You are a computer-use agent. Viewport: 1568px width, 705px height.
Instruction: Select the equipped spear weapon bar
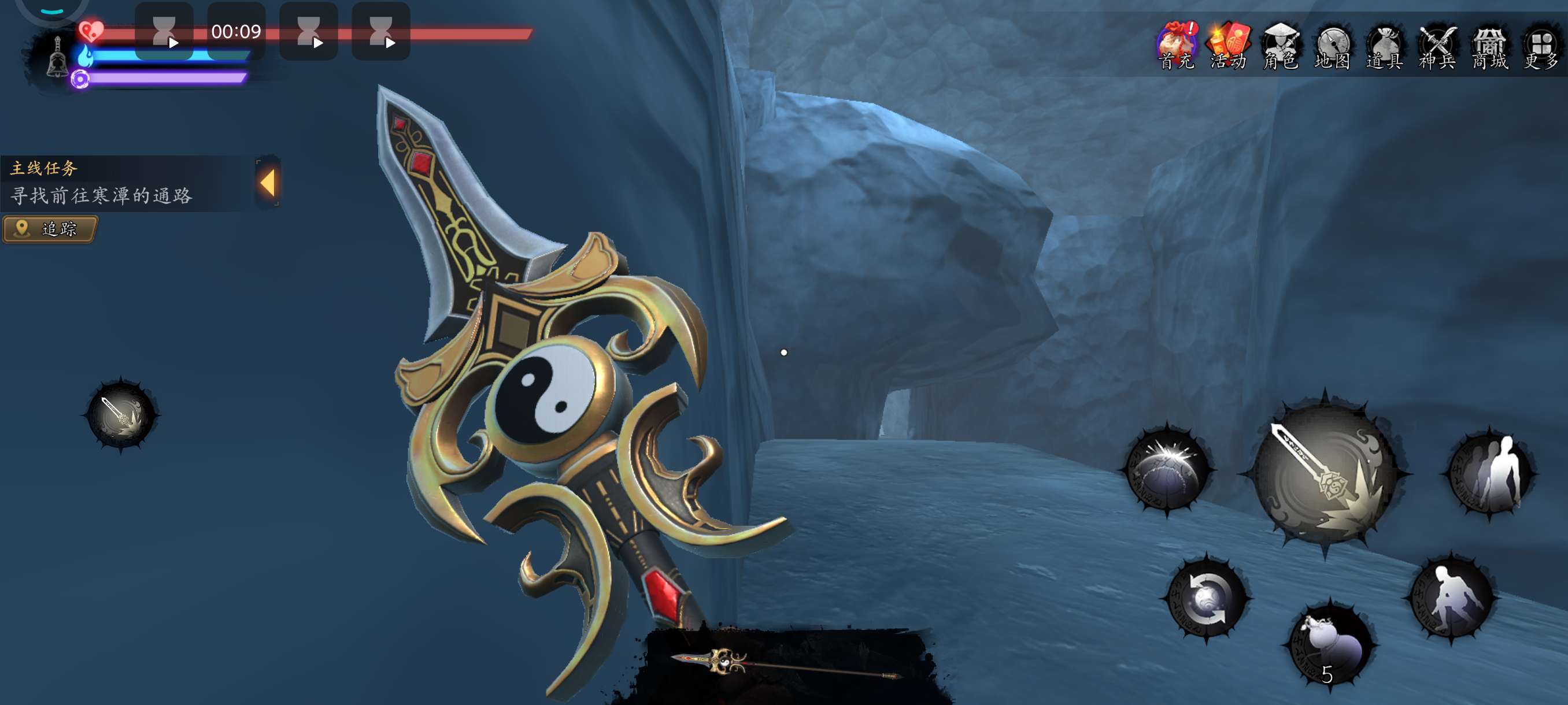786,663
